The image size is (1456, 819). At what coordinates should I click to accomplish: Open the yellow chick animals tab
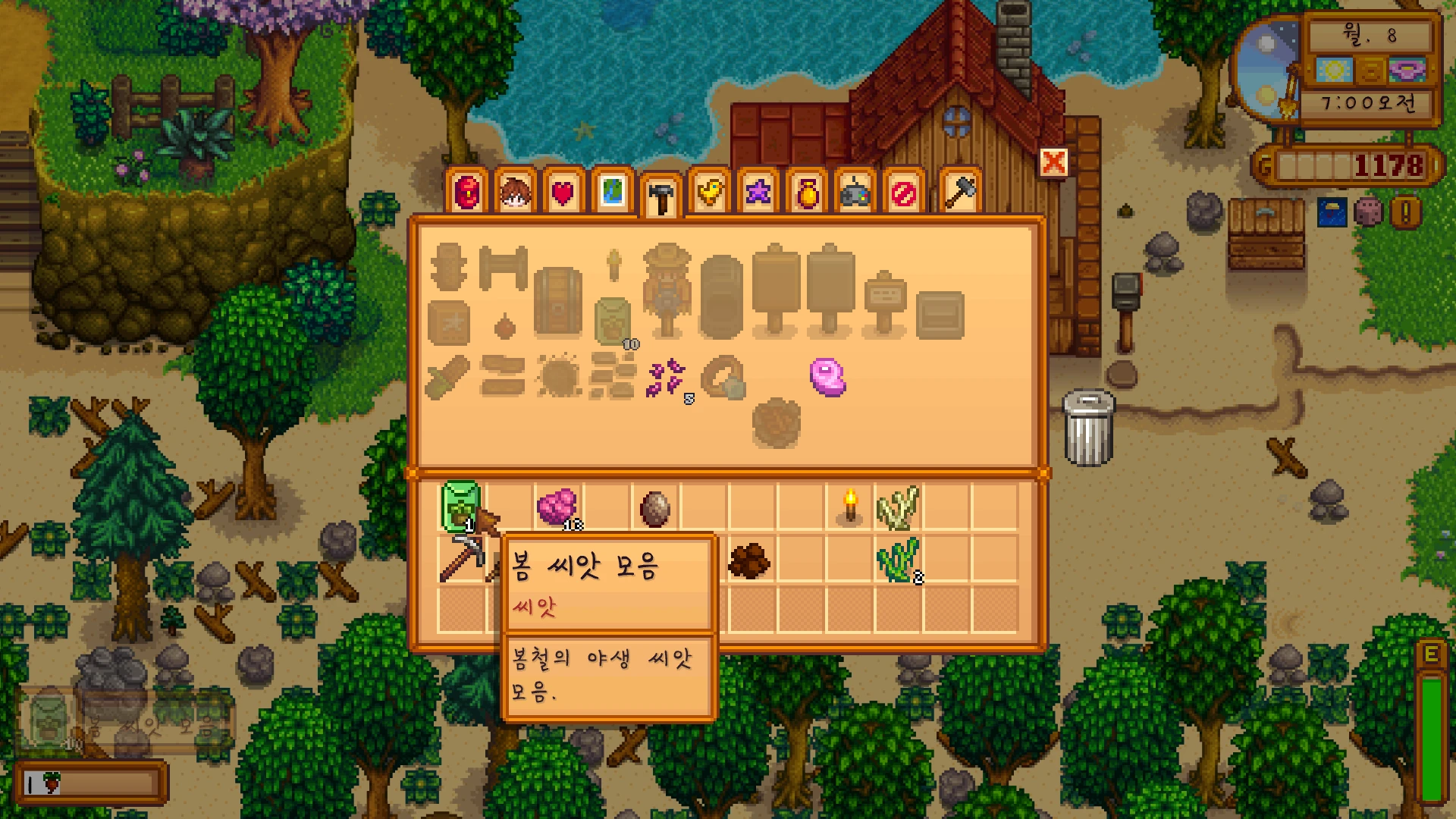tap(710, 193)
